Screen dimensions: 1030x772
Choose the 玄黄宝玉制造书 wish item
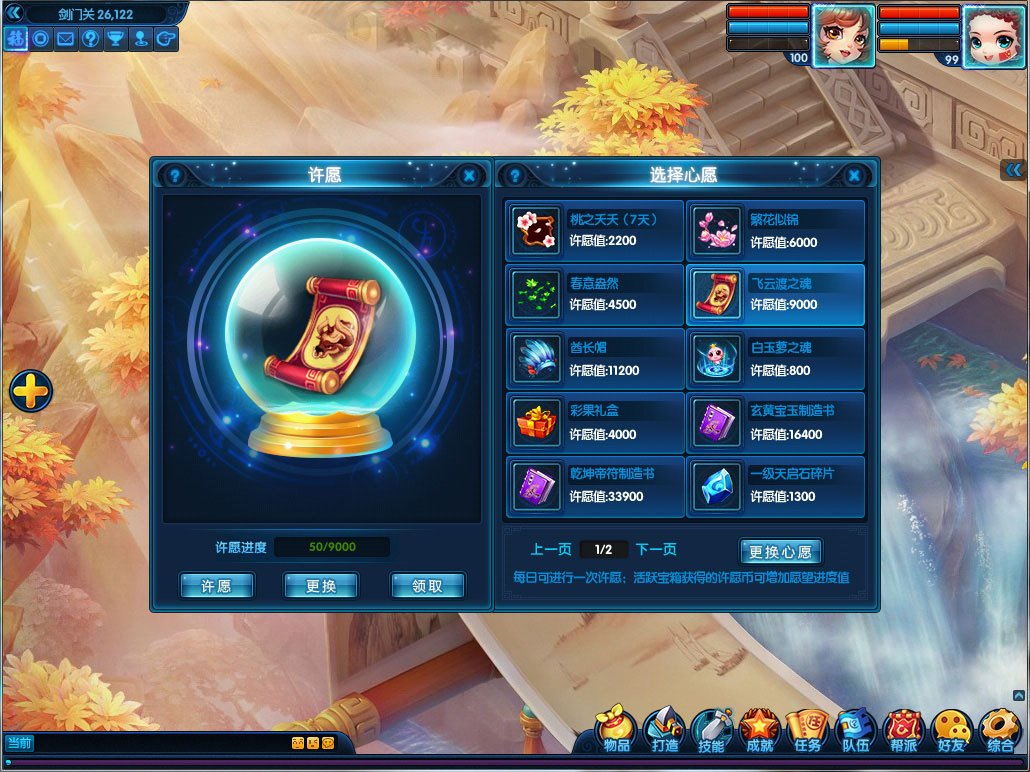point(776,423)
